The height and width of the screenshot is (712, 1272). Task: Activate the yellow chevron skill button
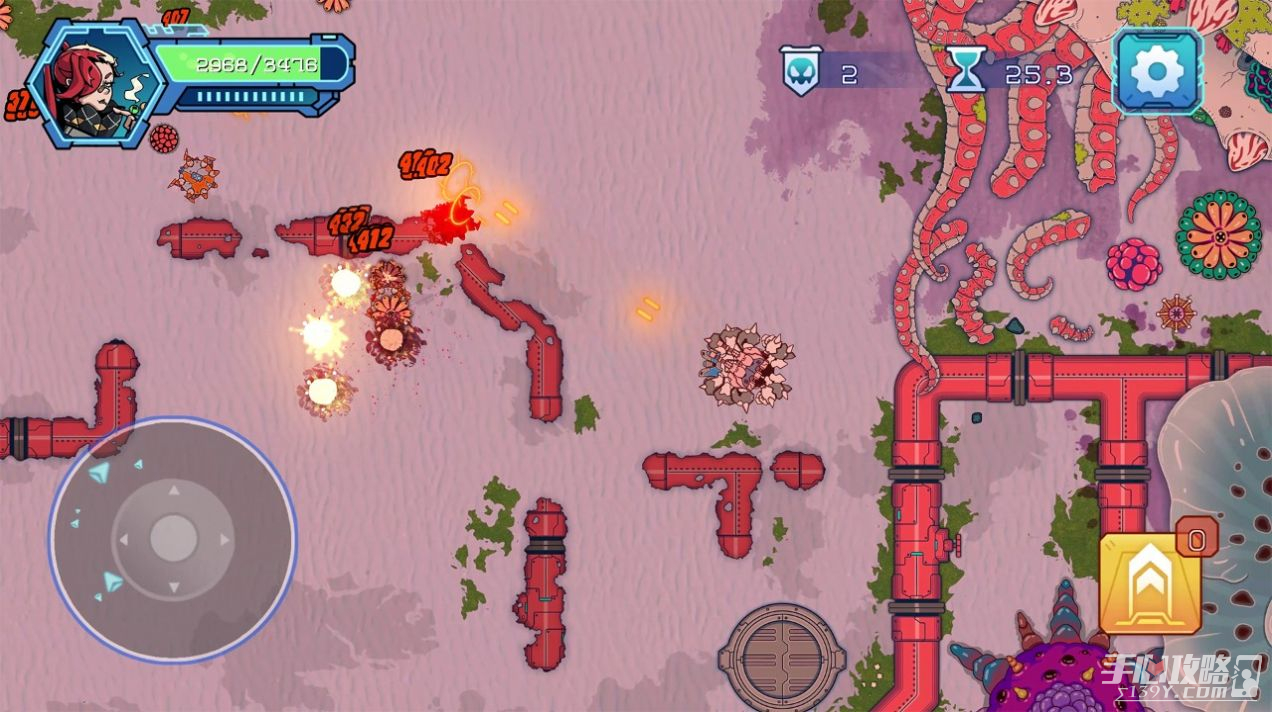pos(1150,584)
